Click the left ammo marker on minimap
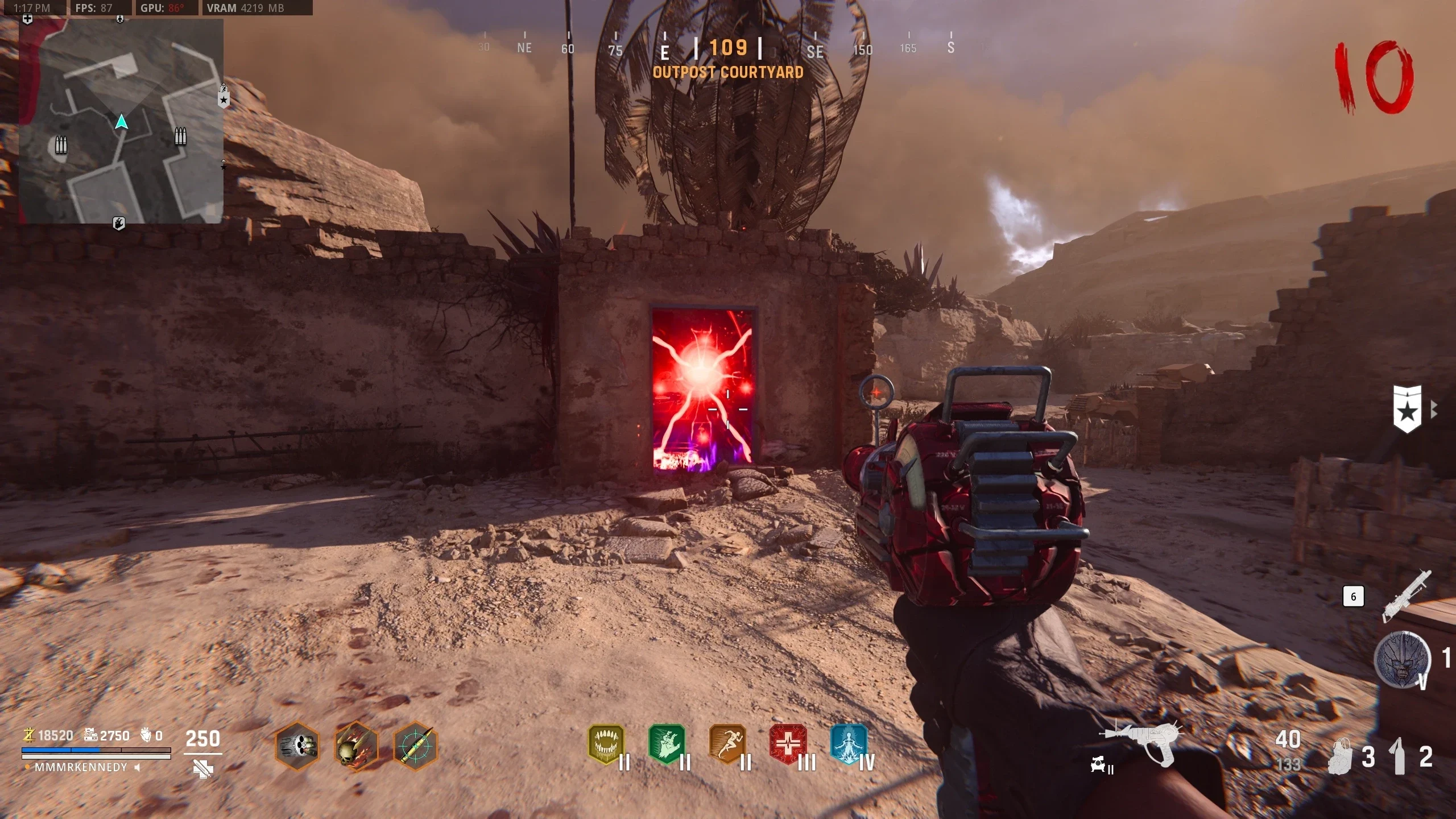 [x=61, y=145]
